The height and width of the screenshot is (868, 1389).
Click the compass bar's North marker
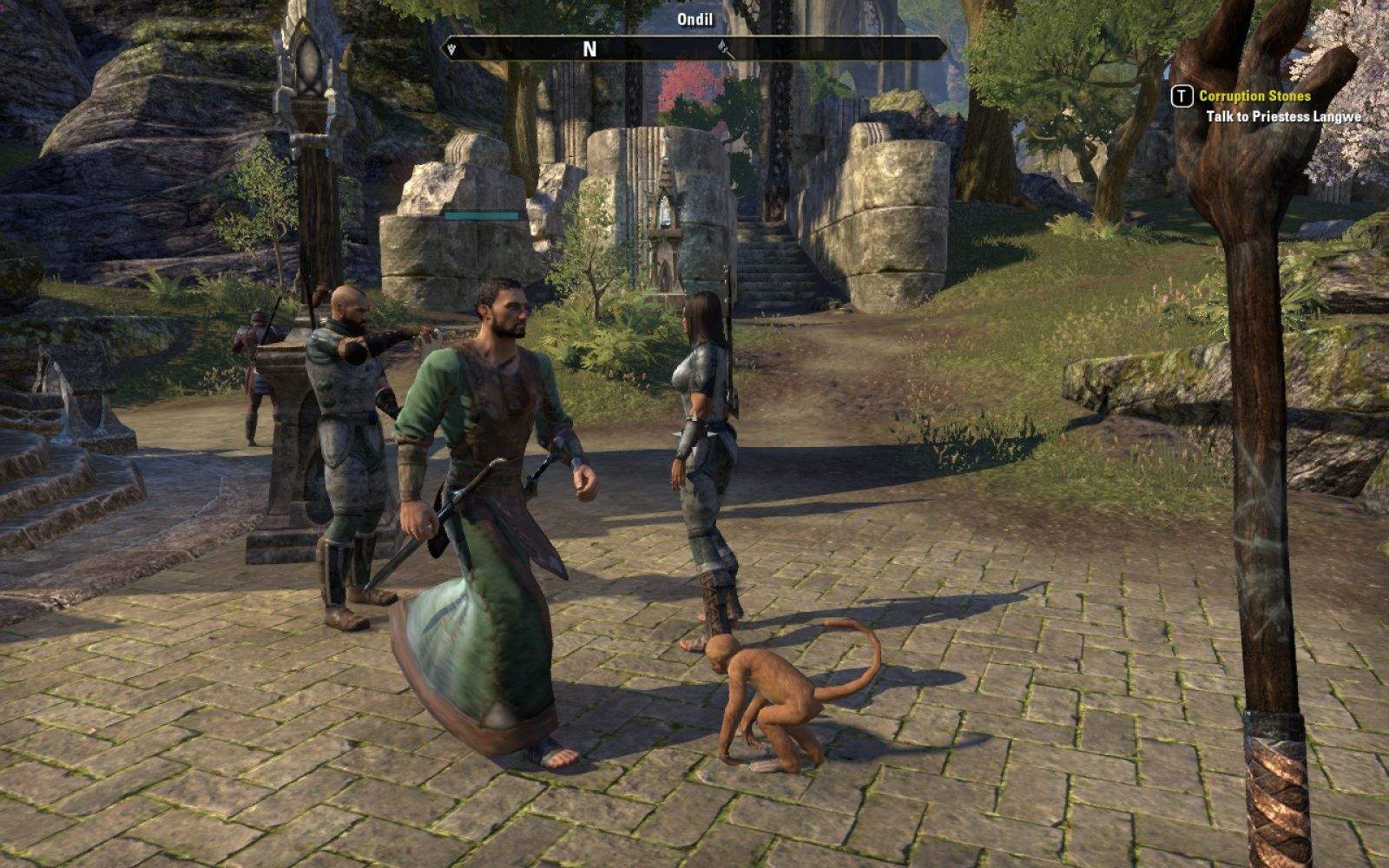(589, 49)
